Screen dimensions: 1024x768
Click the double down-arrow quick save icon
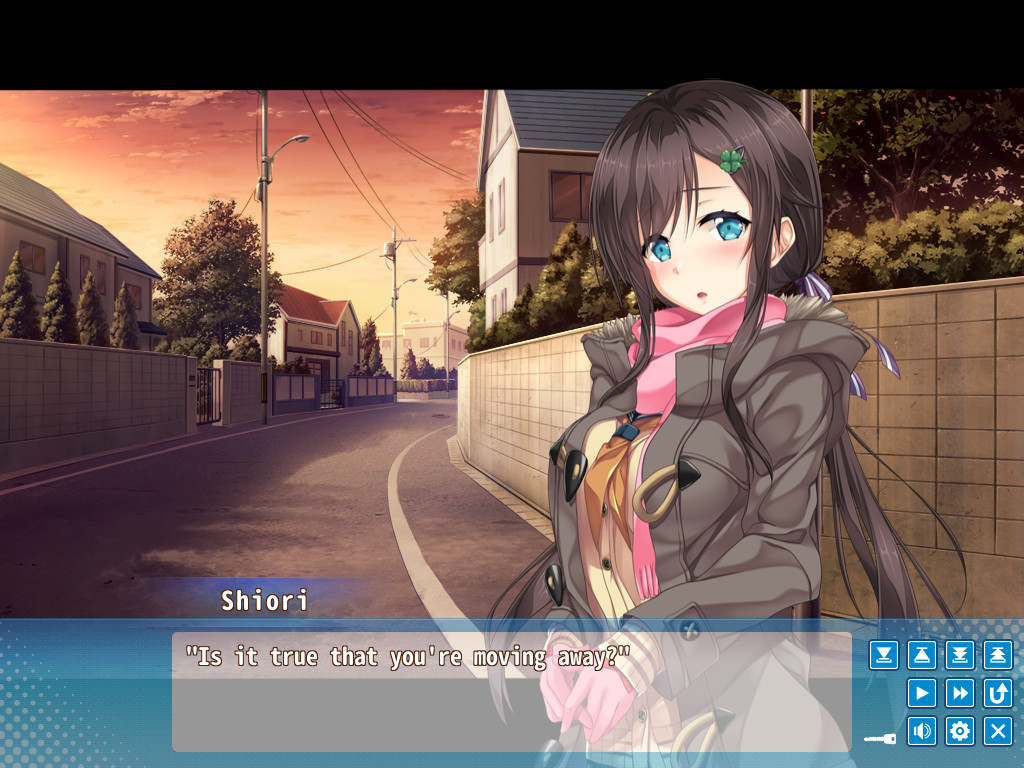click(x=960, y=655)
